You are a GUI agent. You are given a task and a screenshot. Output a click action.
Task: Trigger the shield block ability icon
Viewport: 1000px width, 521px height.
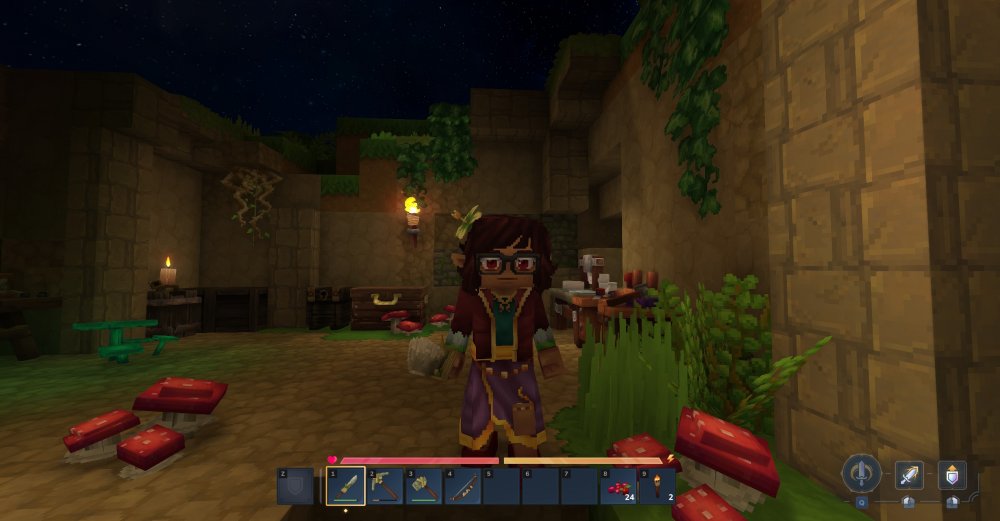coord(951,475)
